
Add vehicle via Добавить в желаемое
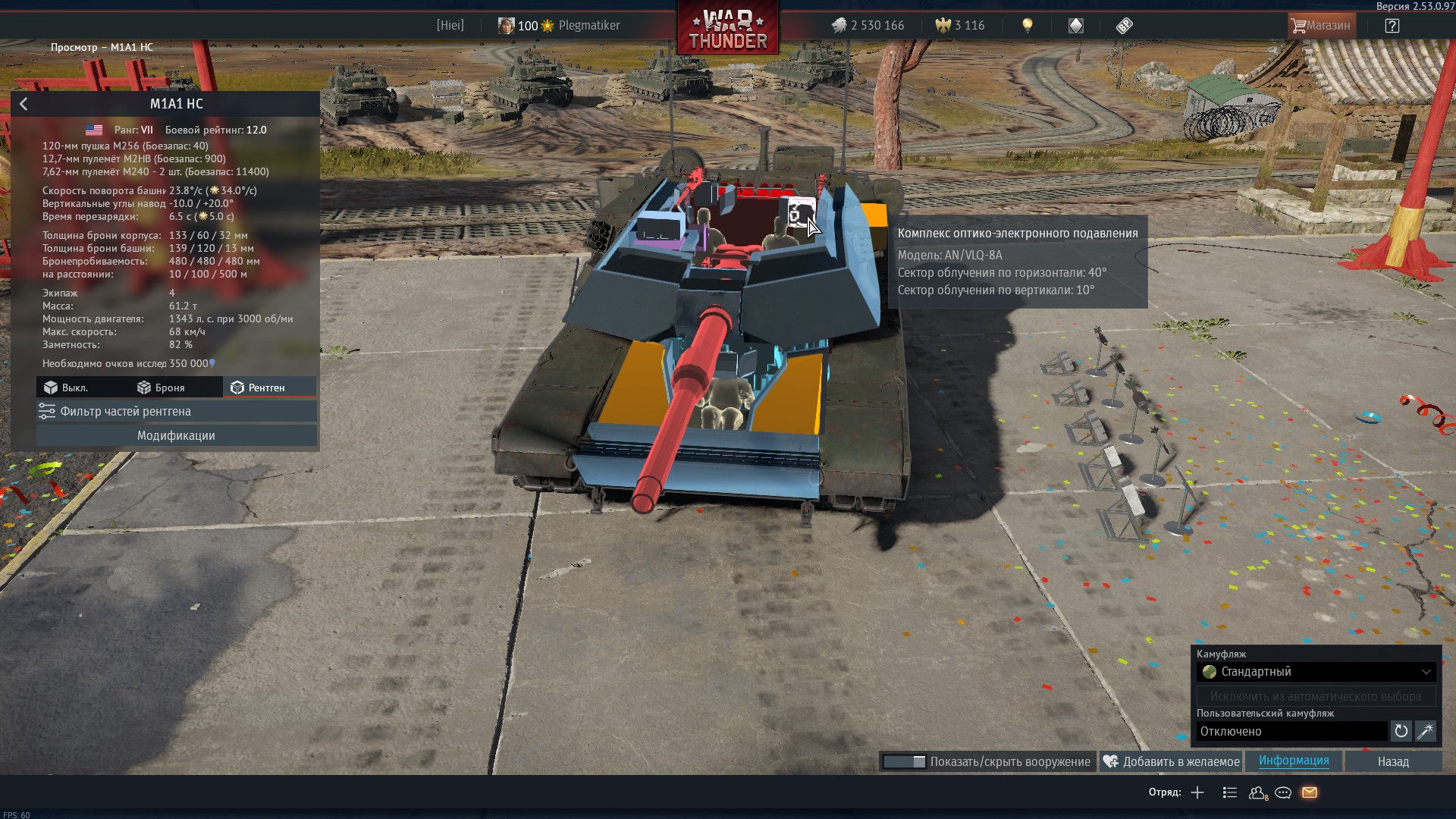click(x=1172, y=761)
